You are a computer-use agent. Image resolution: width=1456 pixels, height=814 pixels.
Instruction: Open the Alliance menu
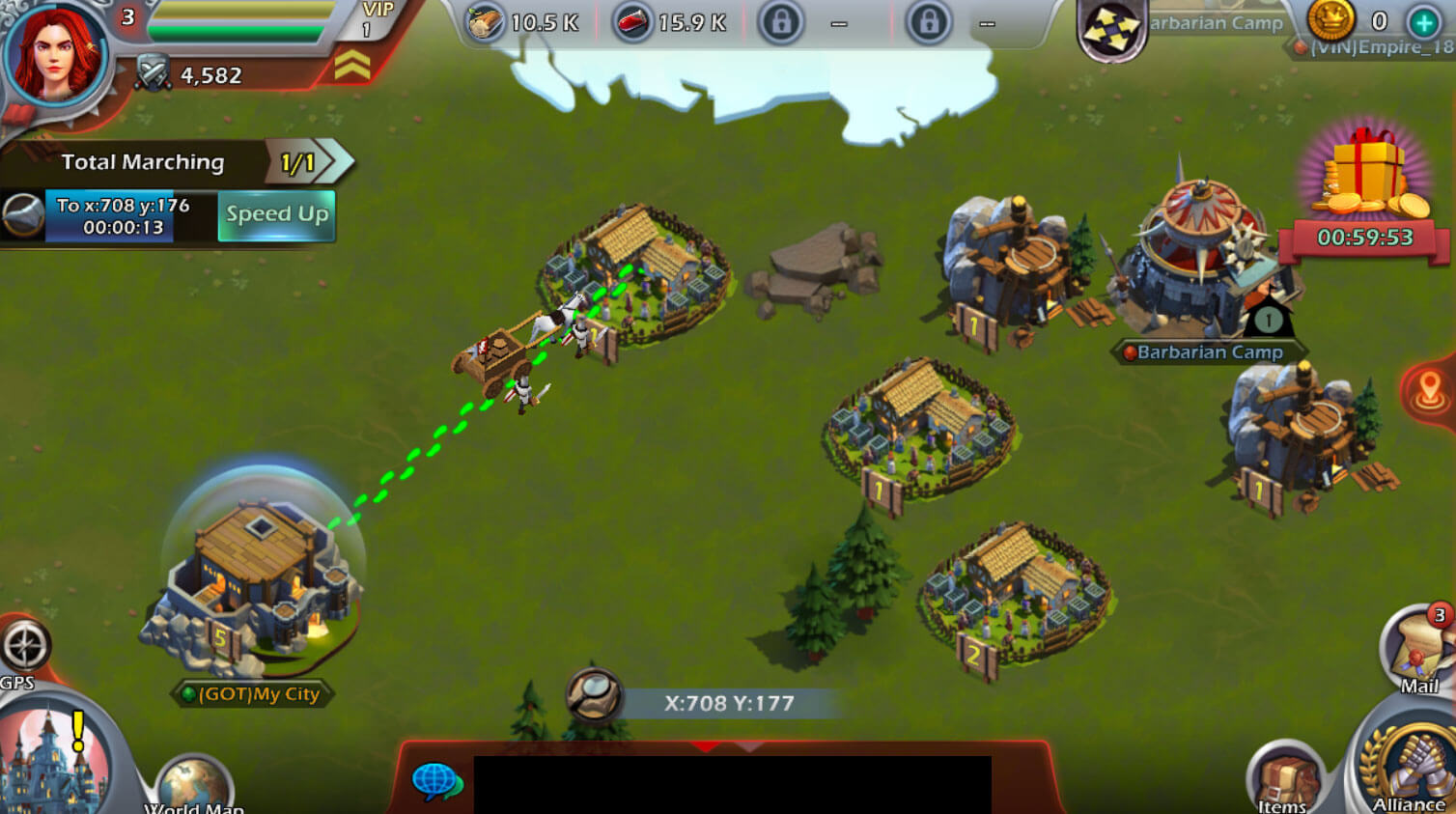1408,768
